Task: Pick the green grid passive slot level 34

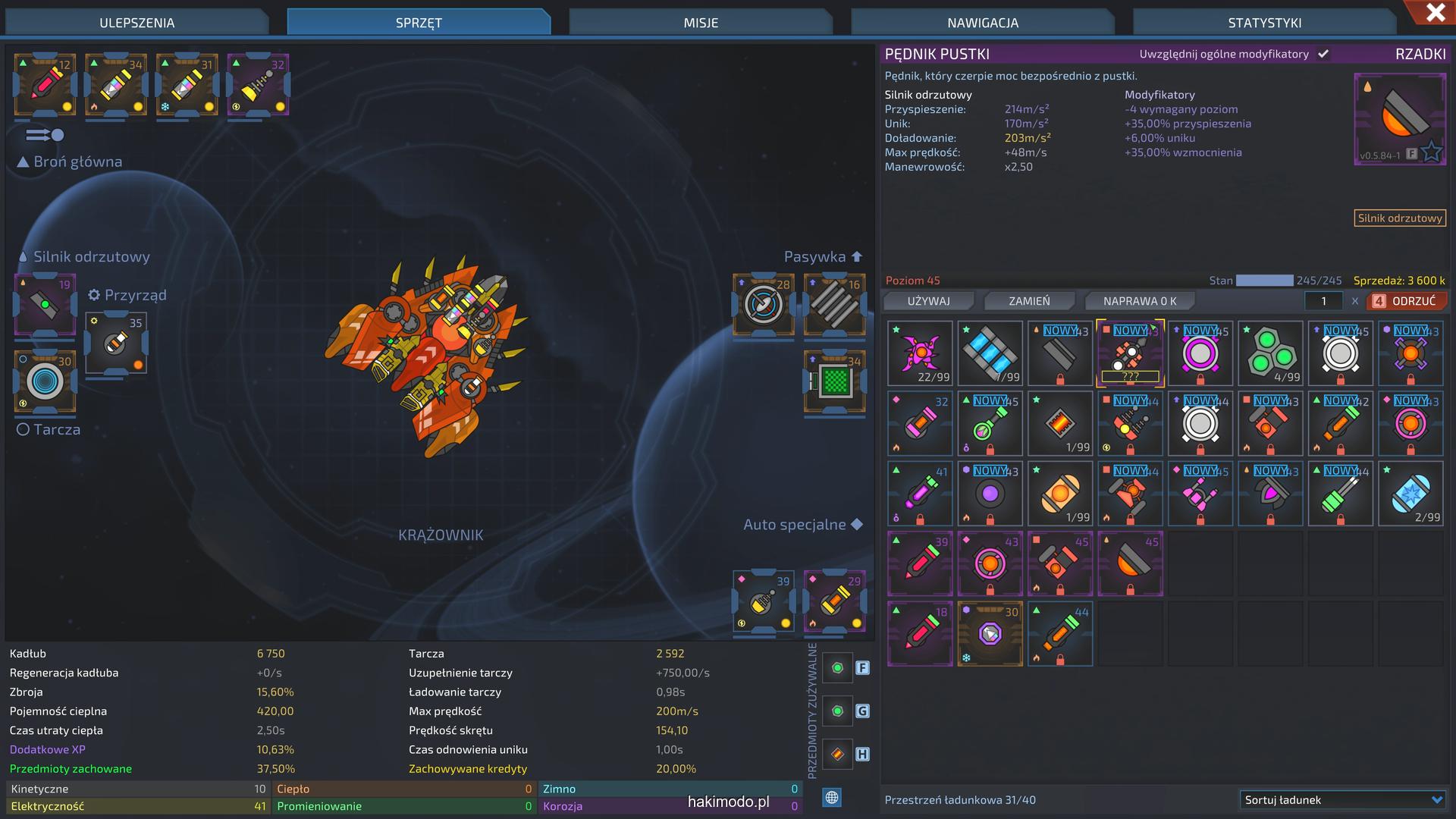Action: [x=834, y=381]
